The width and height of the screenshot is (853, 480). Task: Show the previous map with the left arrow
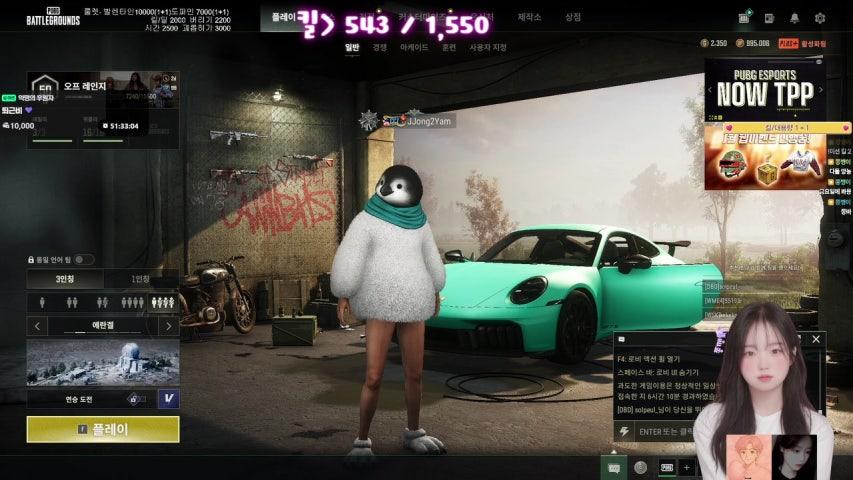coord(37,326)
